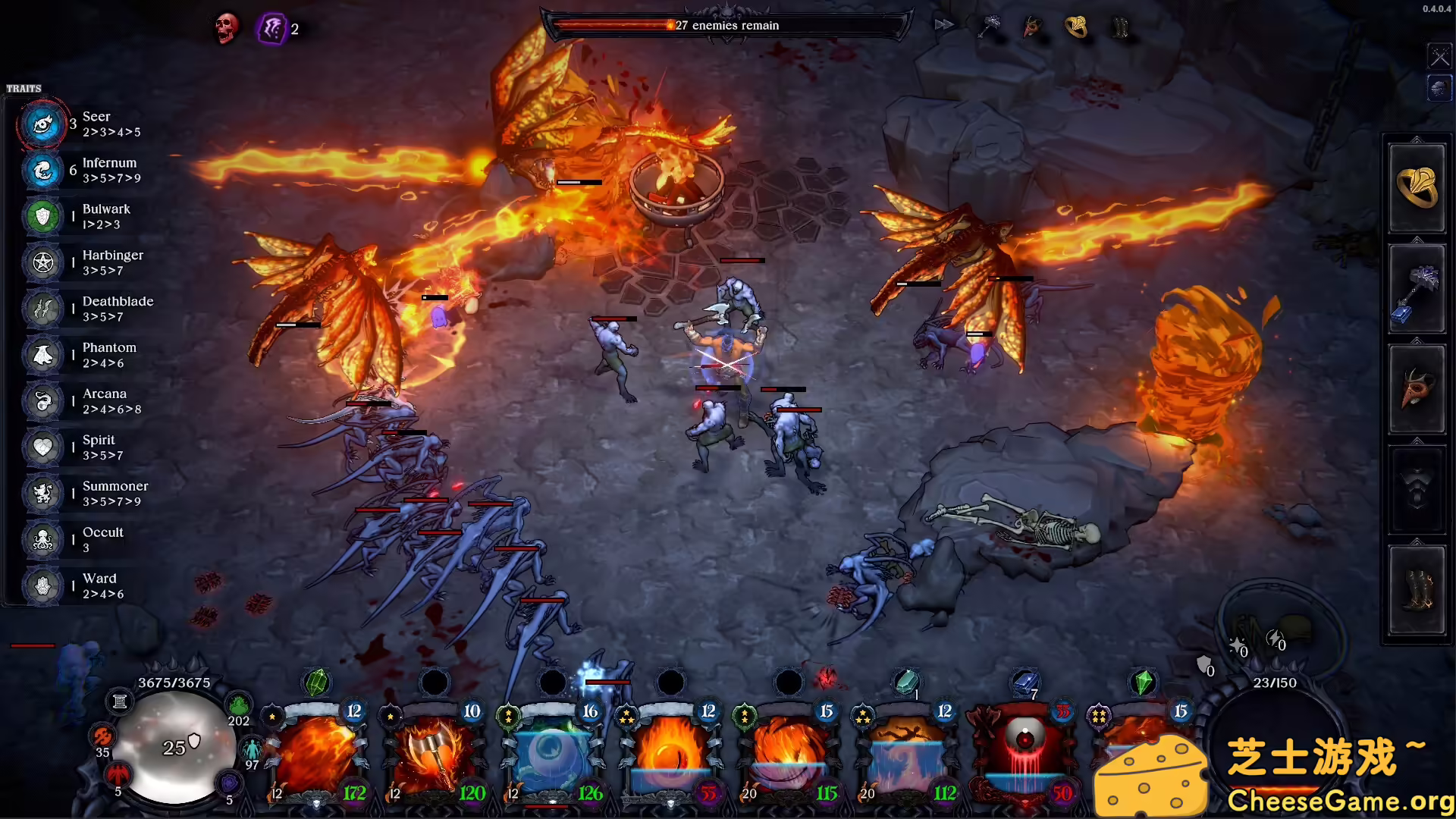Click the mask equipment slot
The height and width of the screenshot is (819, 1456).
click(1417, 389)
